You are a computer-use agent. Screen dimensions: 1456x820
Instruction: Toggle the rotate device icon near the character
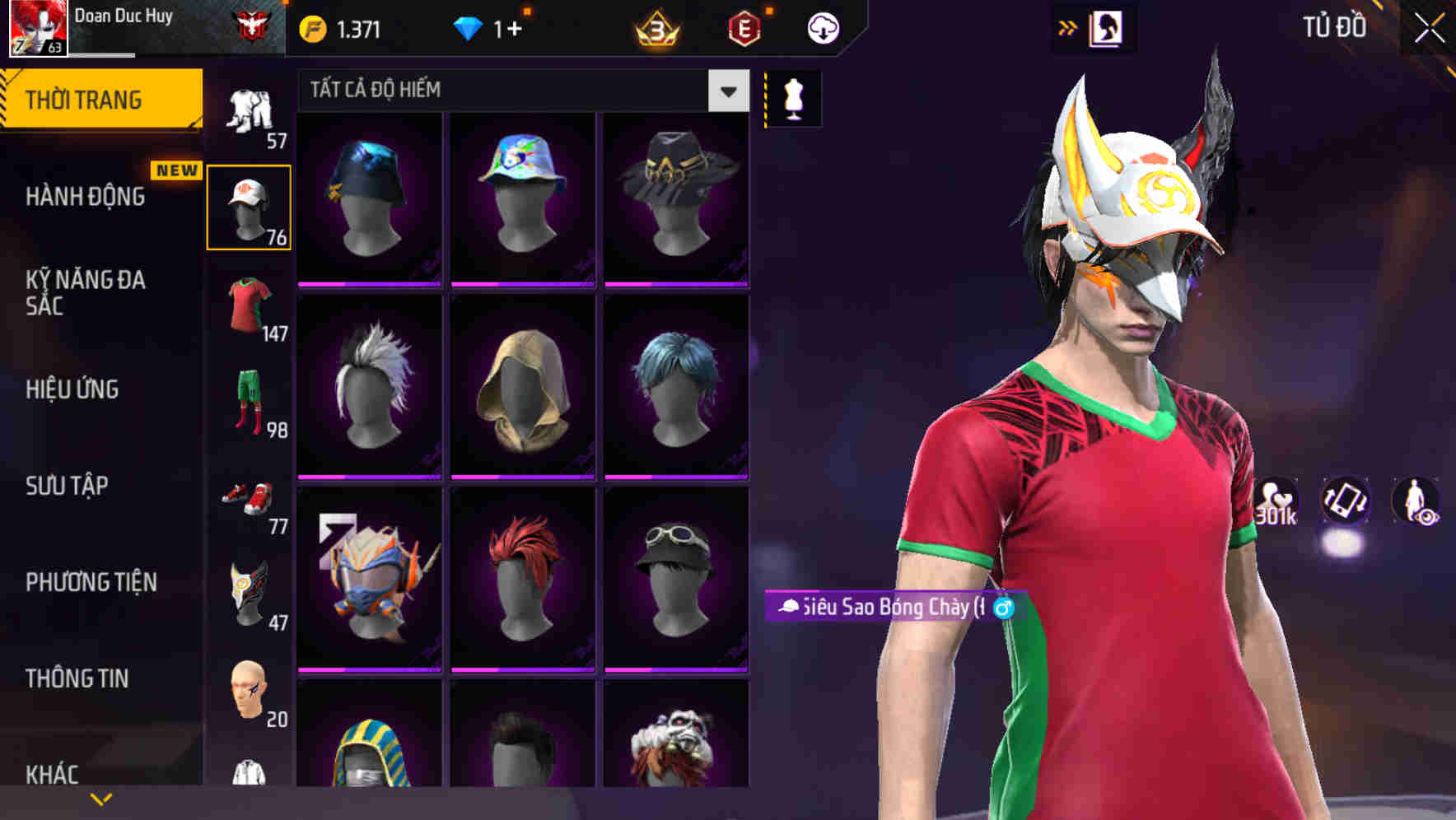[1348, 503]
